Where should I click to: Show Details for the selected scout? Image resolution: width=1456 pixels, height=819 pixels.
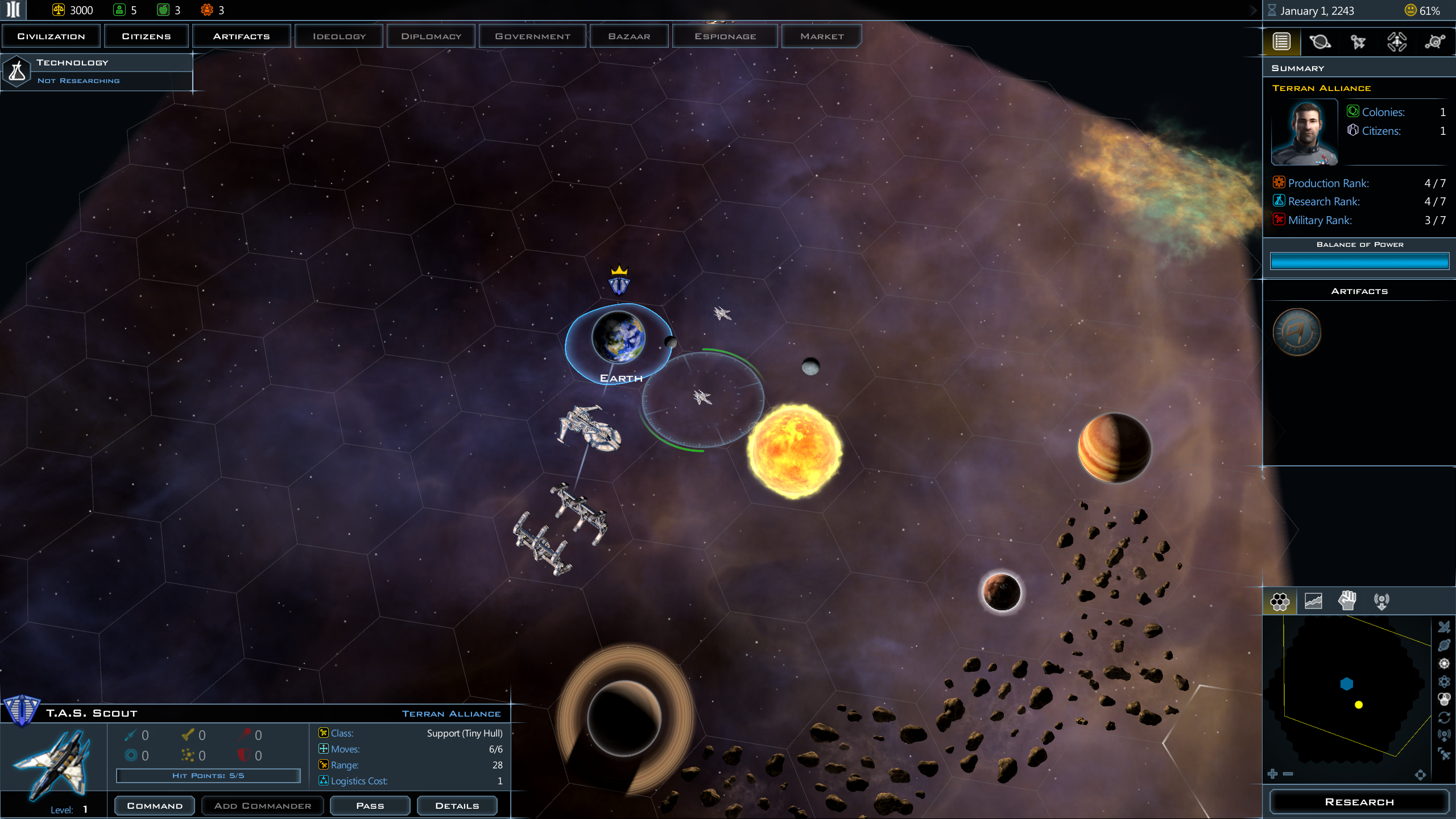457,805
